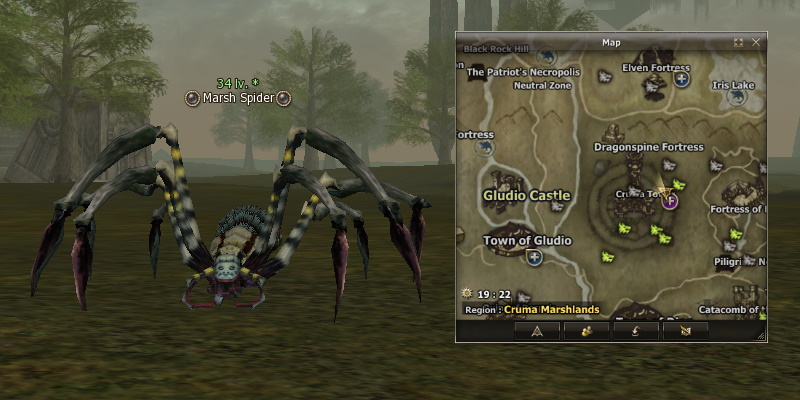Click the last button on map's bottom toolbar

(x=685, y=331)
